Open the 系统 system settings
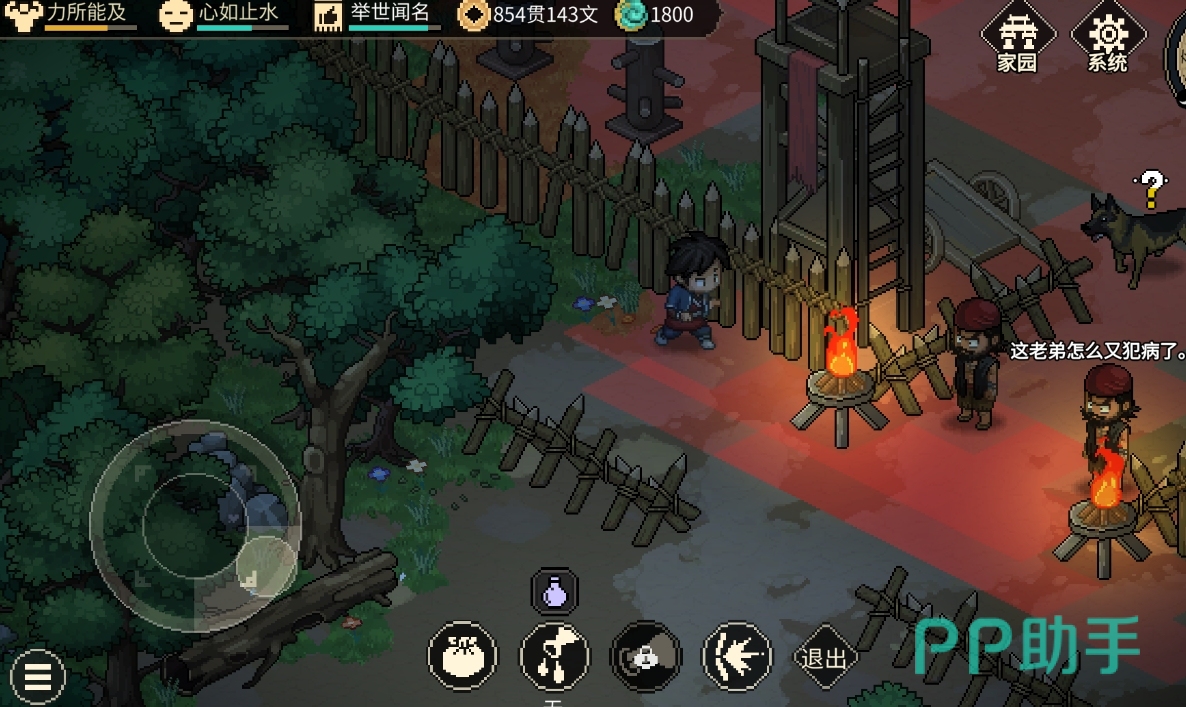Image resolution: width=1186 pixels, height=707 pixels. tap(1107, 40)
